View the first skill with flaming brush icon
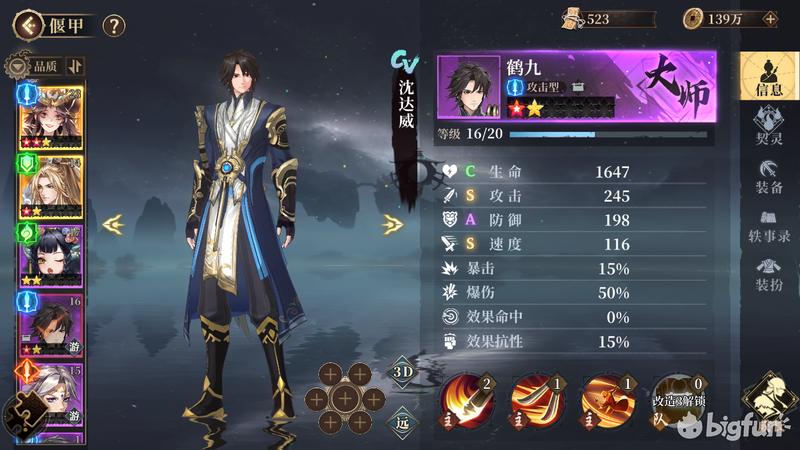Viewport: 800px width, 450px height. click(x=466, y=399)
